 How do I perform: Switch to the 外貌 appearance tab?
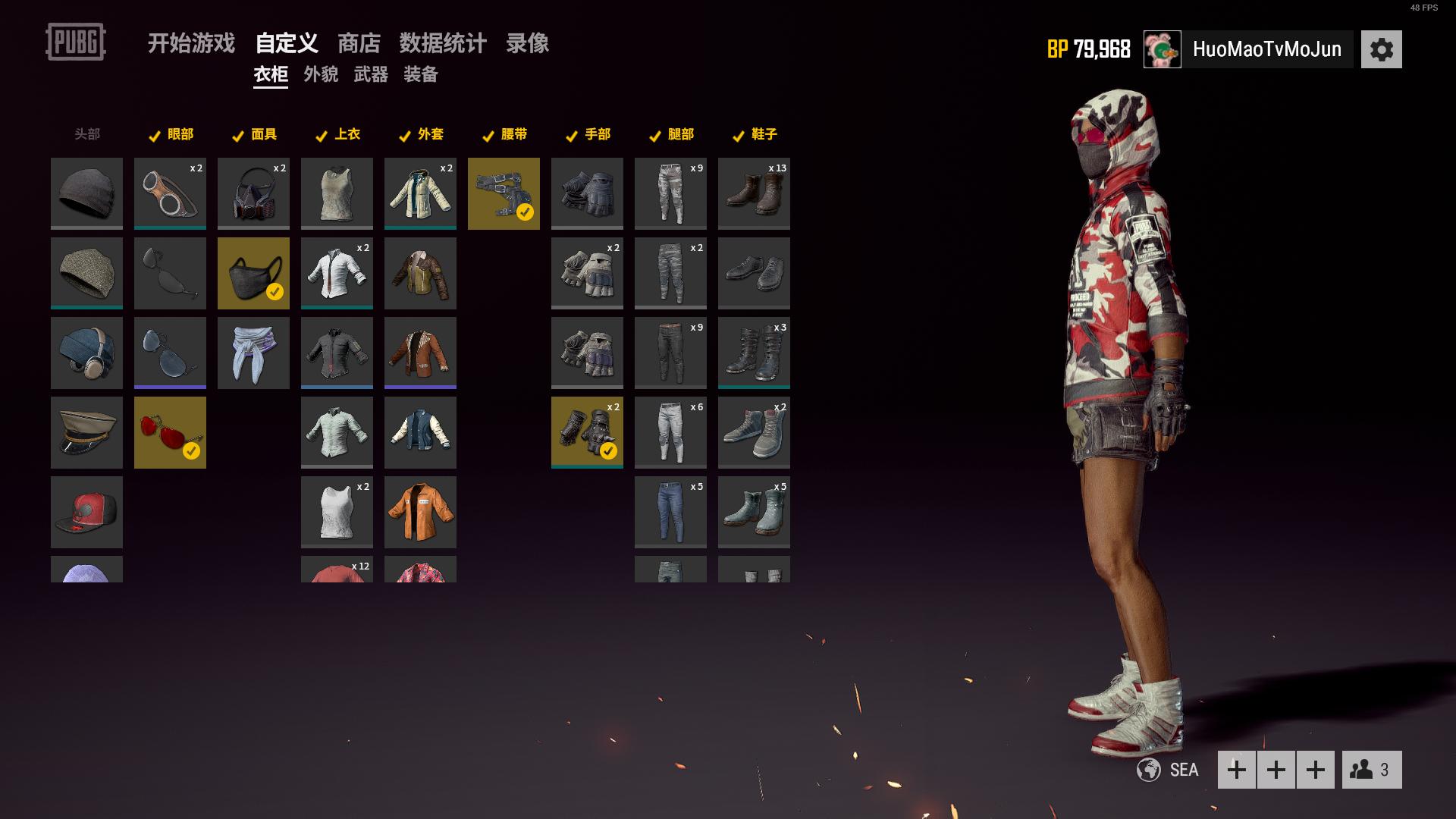[x=321, y=74]
